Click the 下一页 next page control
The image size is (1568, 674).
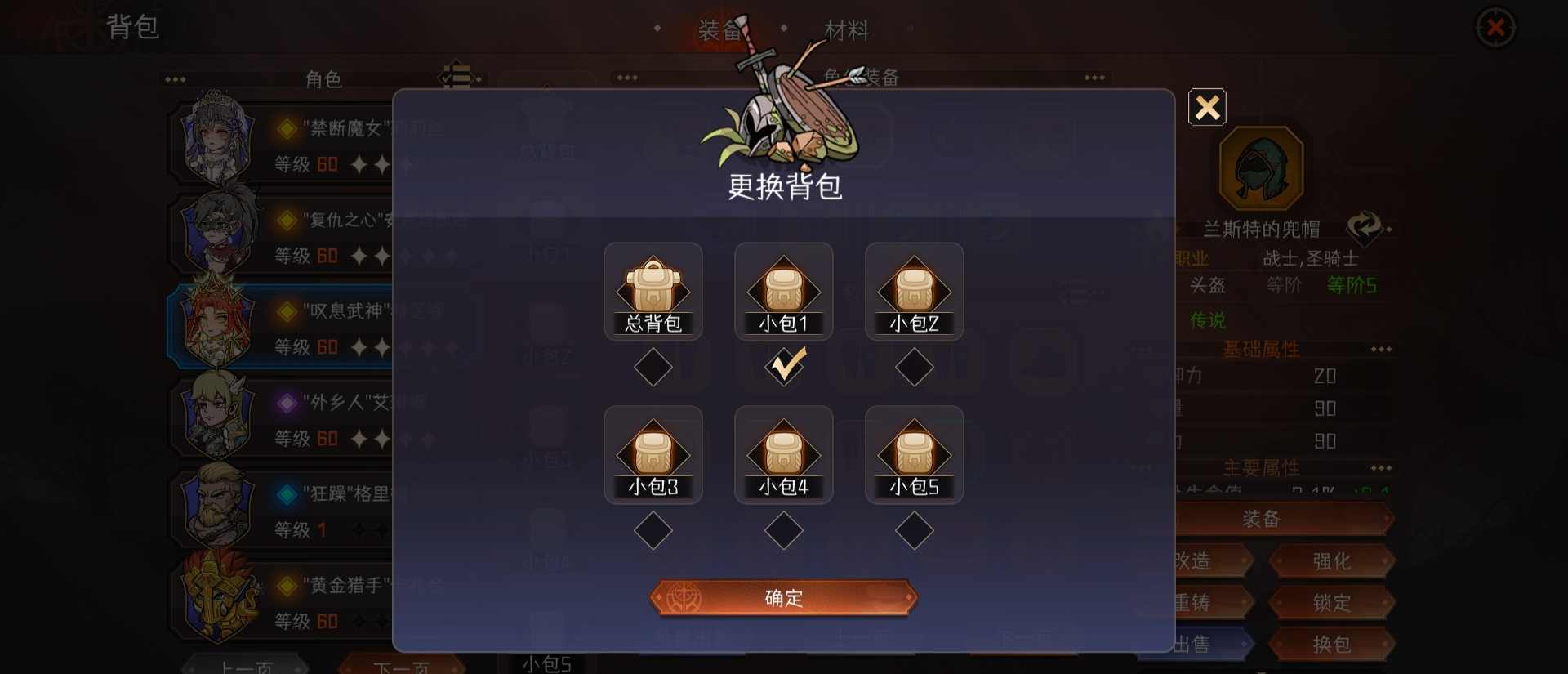[x=399, y=666]
